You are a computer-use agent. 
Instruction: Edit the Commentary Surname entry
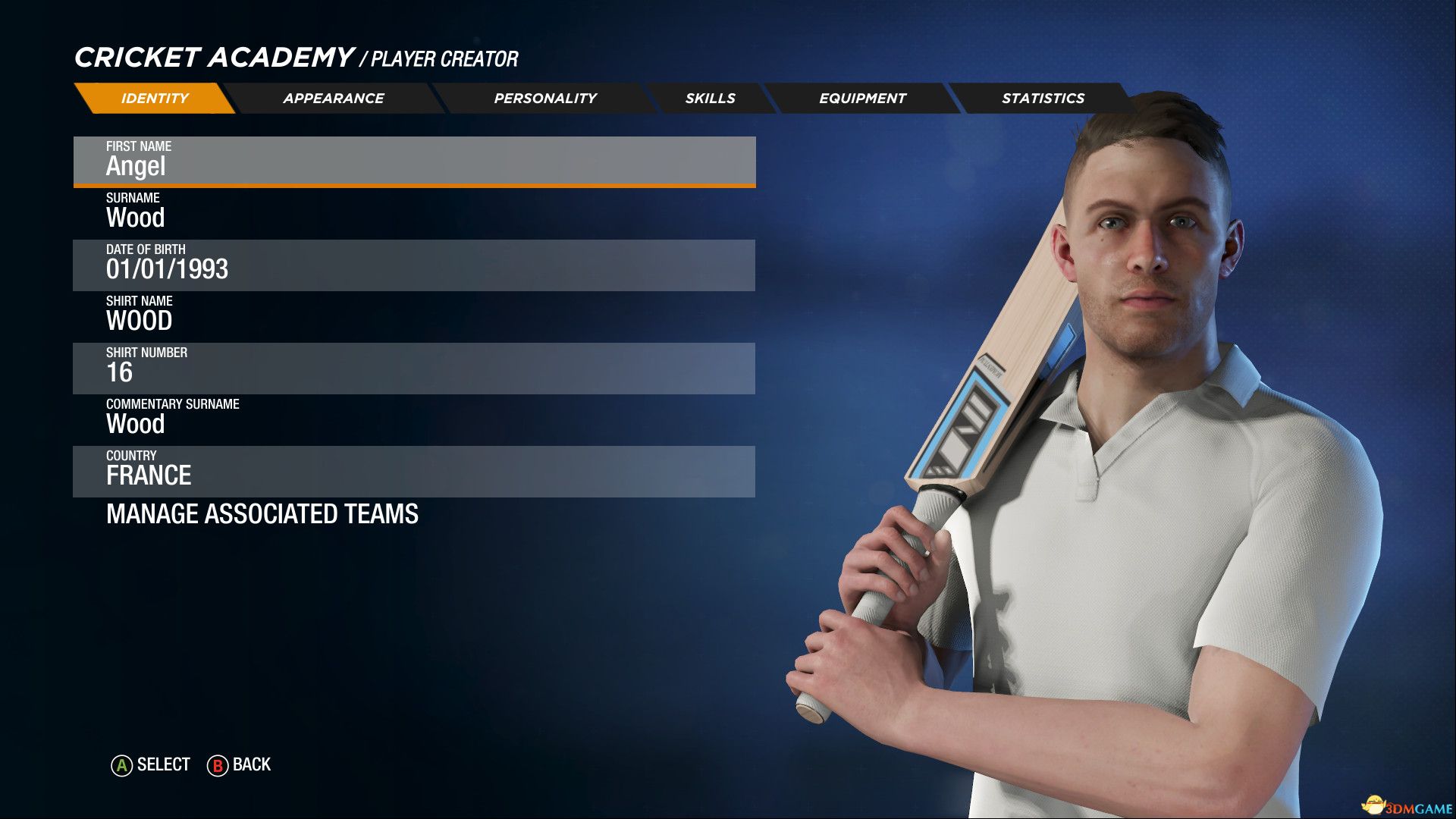[x=414, y=418]
